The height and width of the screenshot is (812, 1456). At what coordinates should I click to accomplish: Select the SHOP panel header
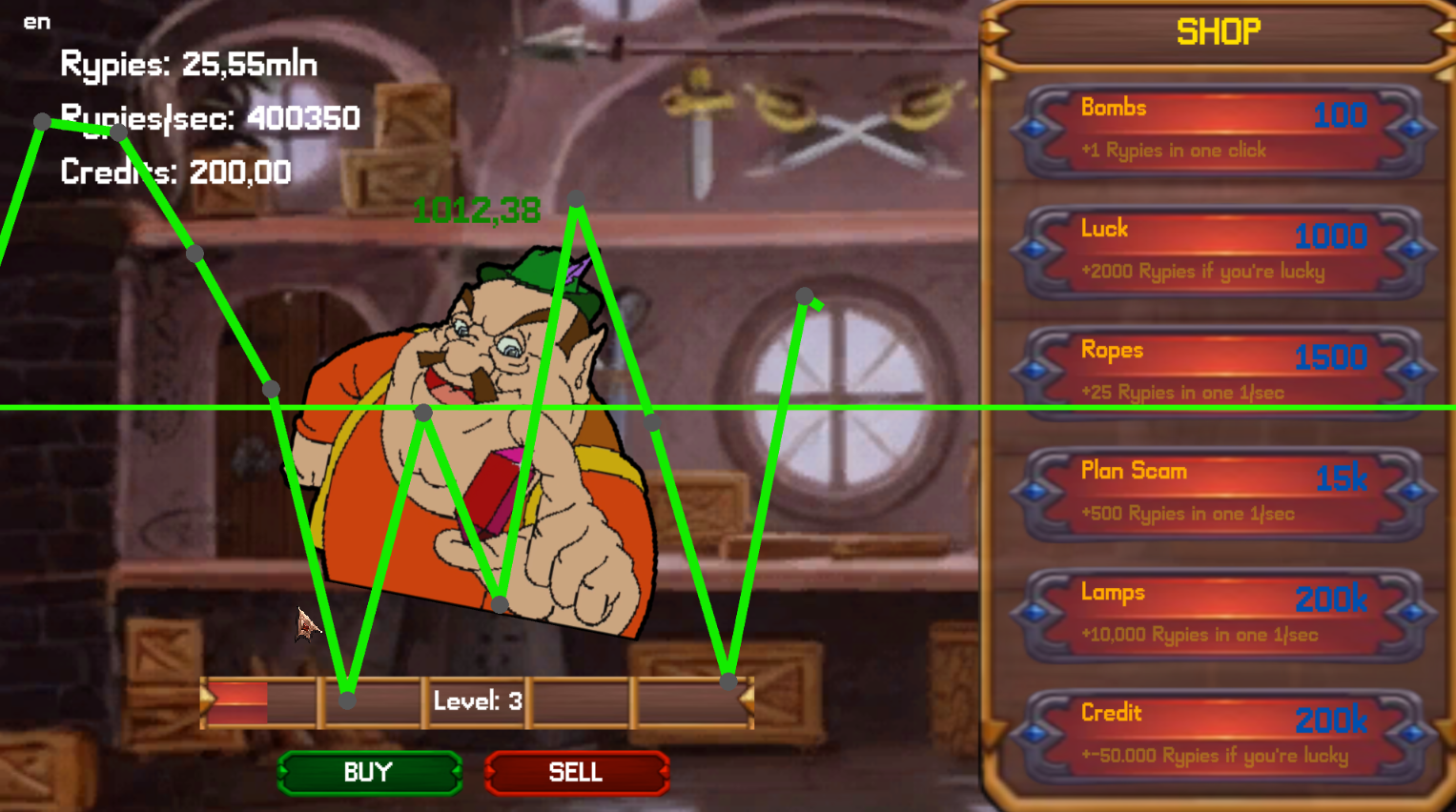[x=1218, y=30]
